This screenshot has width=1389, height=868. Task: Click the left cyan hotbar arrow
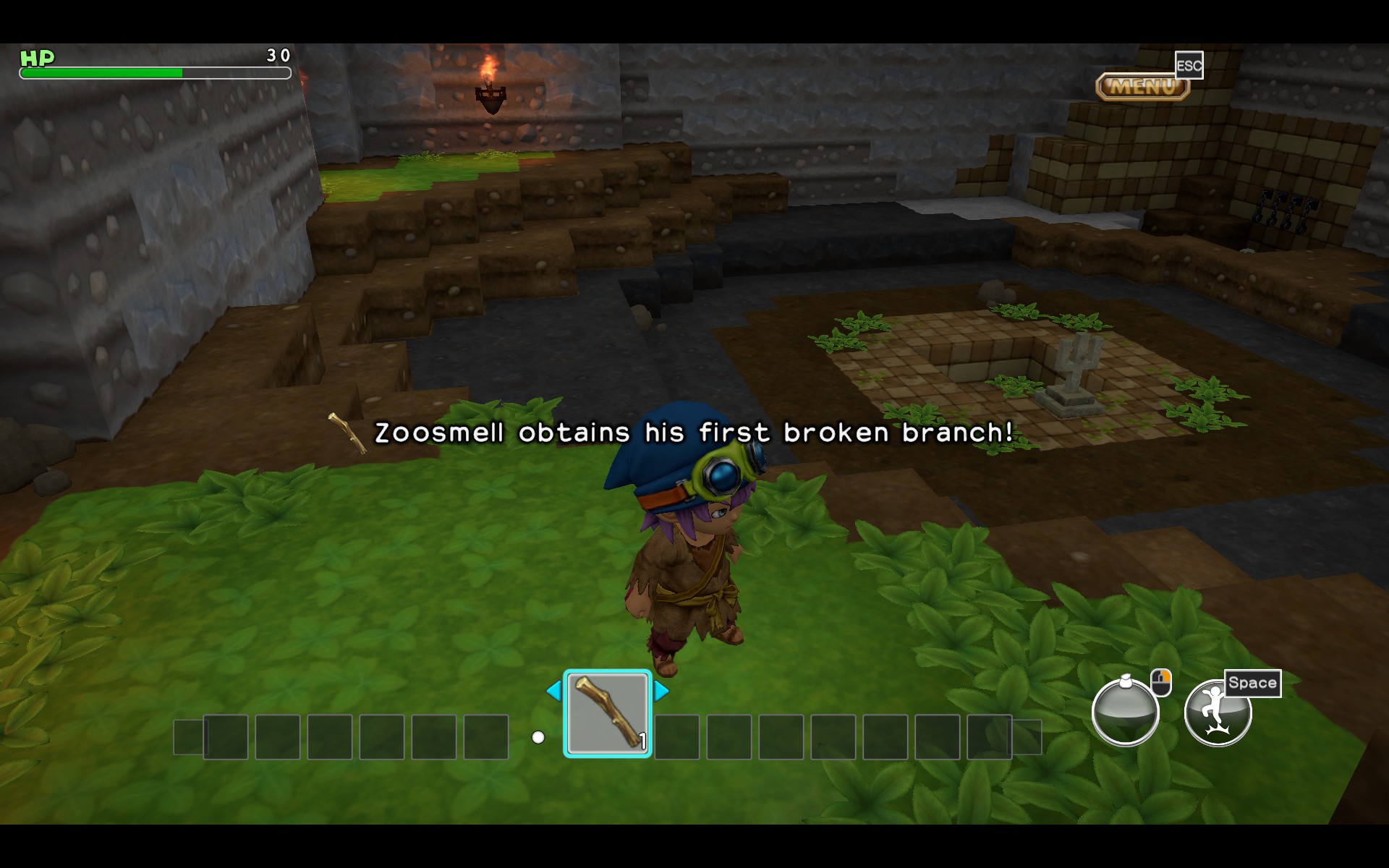coord(554,691)
